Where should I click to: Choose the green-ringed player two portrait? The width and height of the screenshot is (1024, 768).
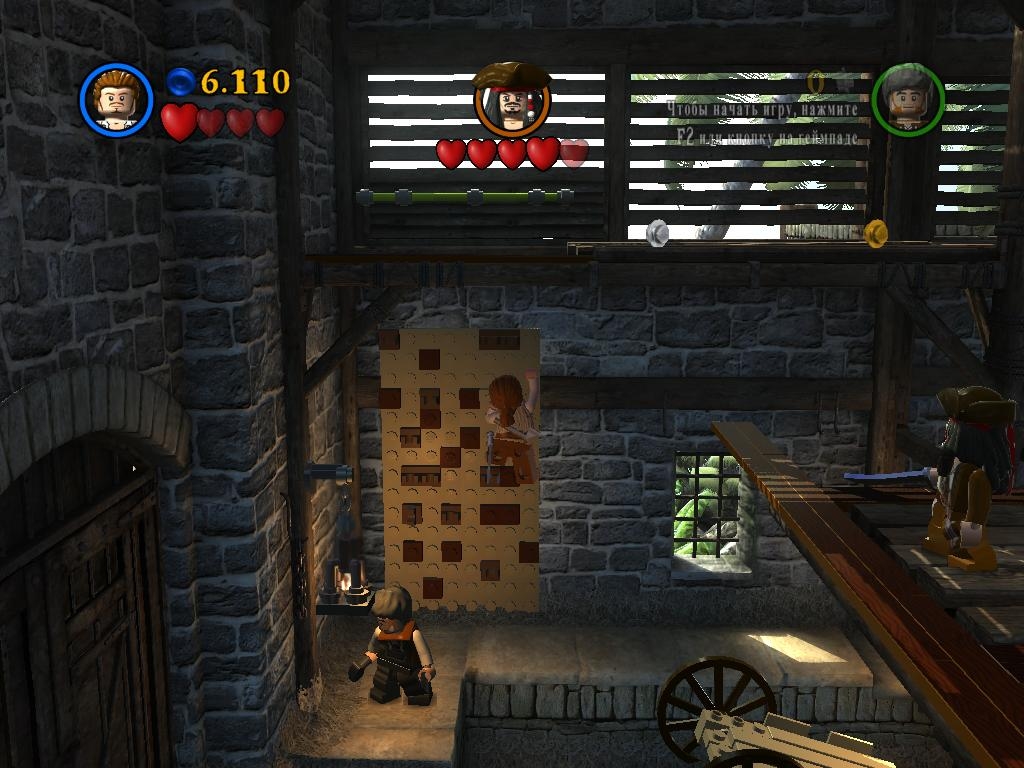click(907, 100)
